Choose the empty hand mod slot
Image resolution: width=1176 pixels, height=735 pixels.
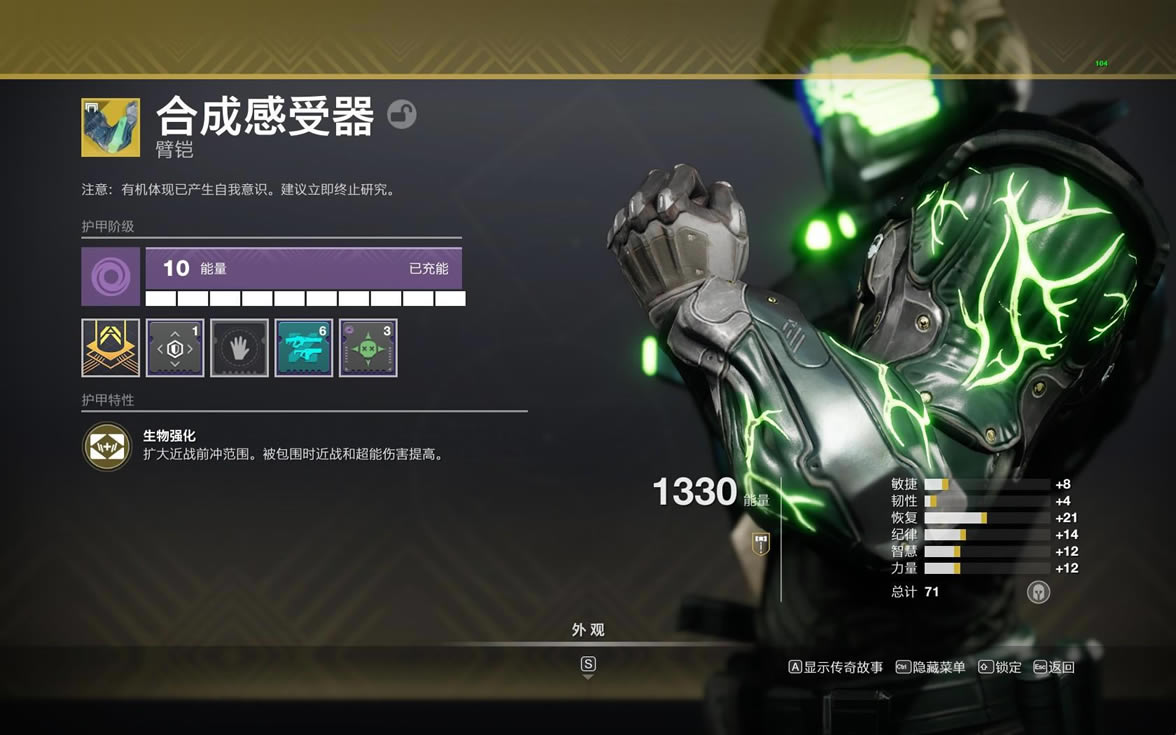(239, 348)
